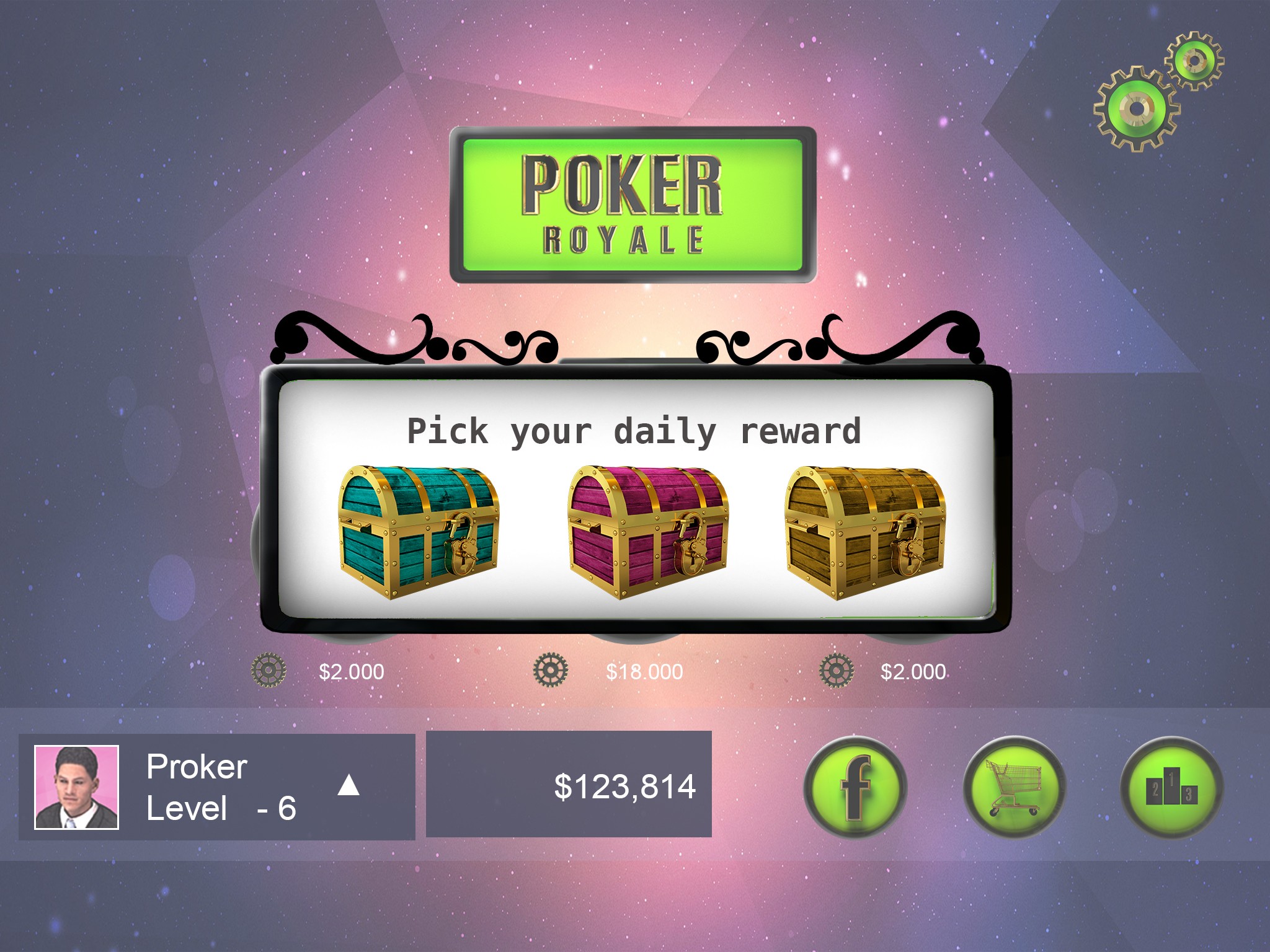1270x952 pixels.
Task: Open the $123,814 balance panel
Action: (569, 785)
